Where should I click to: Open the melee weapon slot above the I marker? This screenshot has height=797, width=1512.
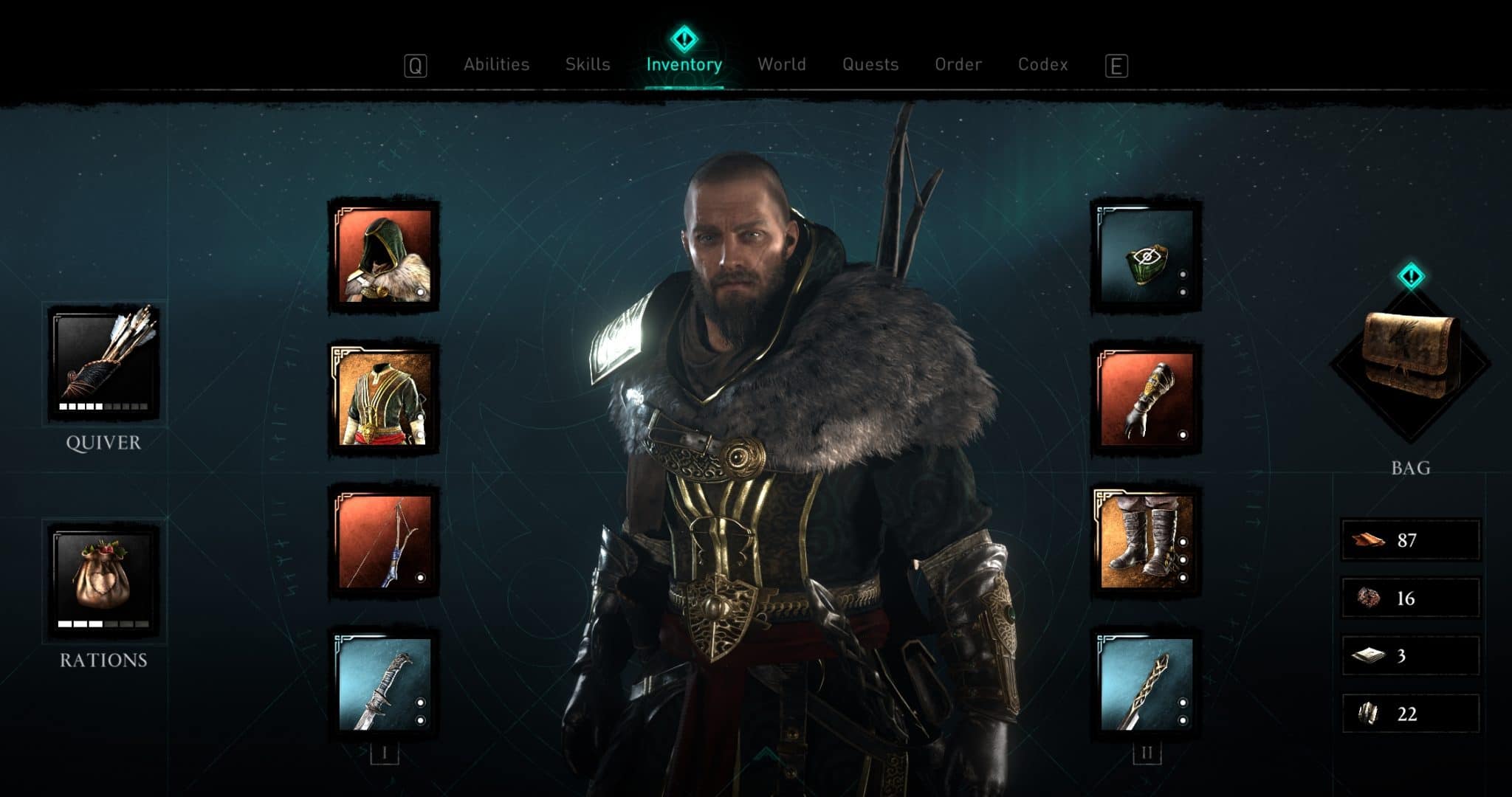tap(384, 686)
